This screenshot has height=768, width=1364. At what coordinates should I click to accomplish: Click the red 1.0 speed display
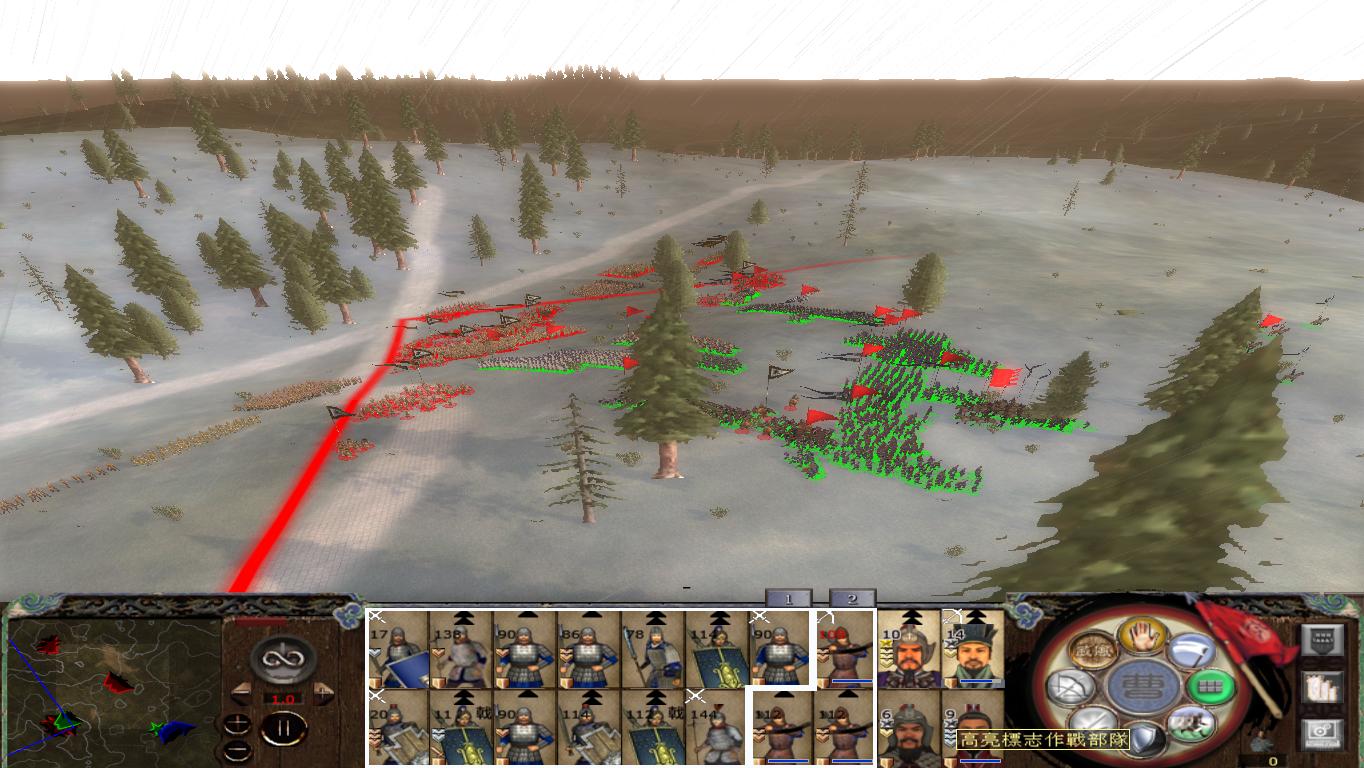coord(285,699)
